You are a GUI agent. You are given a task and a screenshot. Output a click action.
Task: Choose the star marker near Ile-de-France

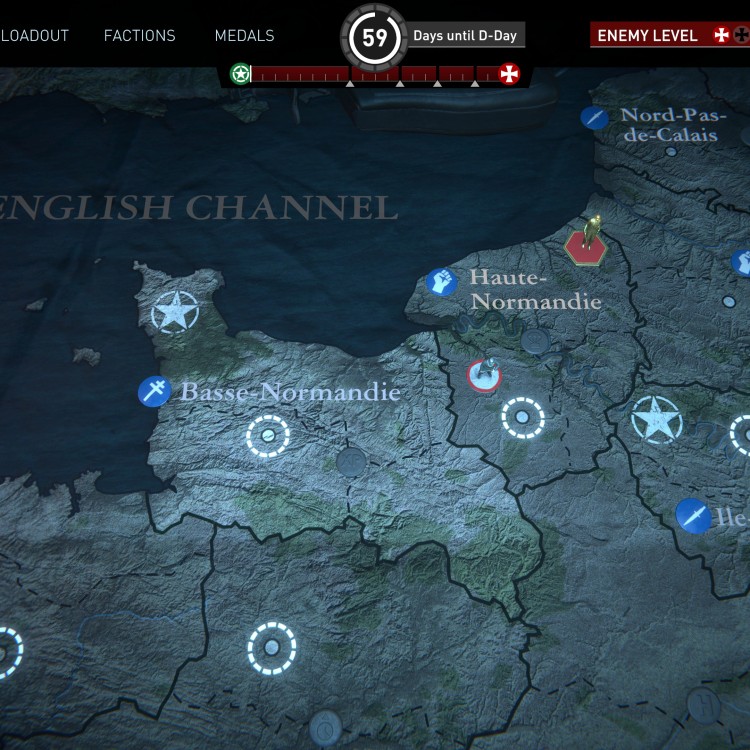pyautogui.click(x=656, y=420)
